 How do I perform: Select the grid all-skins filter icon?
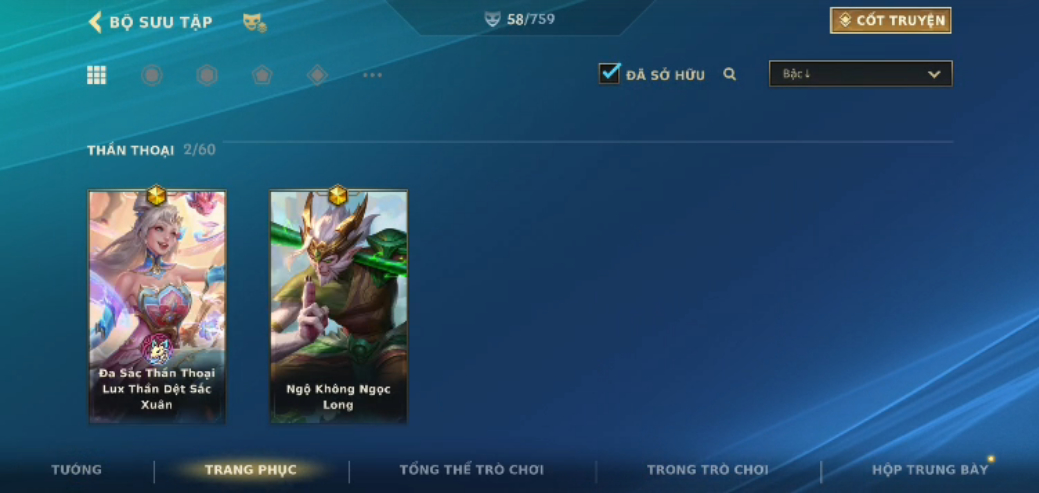[x=97, y=75]
